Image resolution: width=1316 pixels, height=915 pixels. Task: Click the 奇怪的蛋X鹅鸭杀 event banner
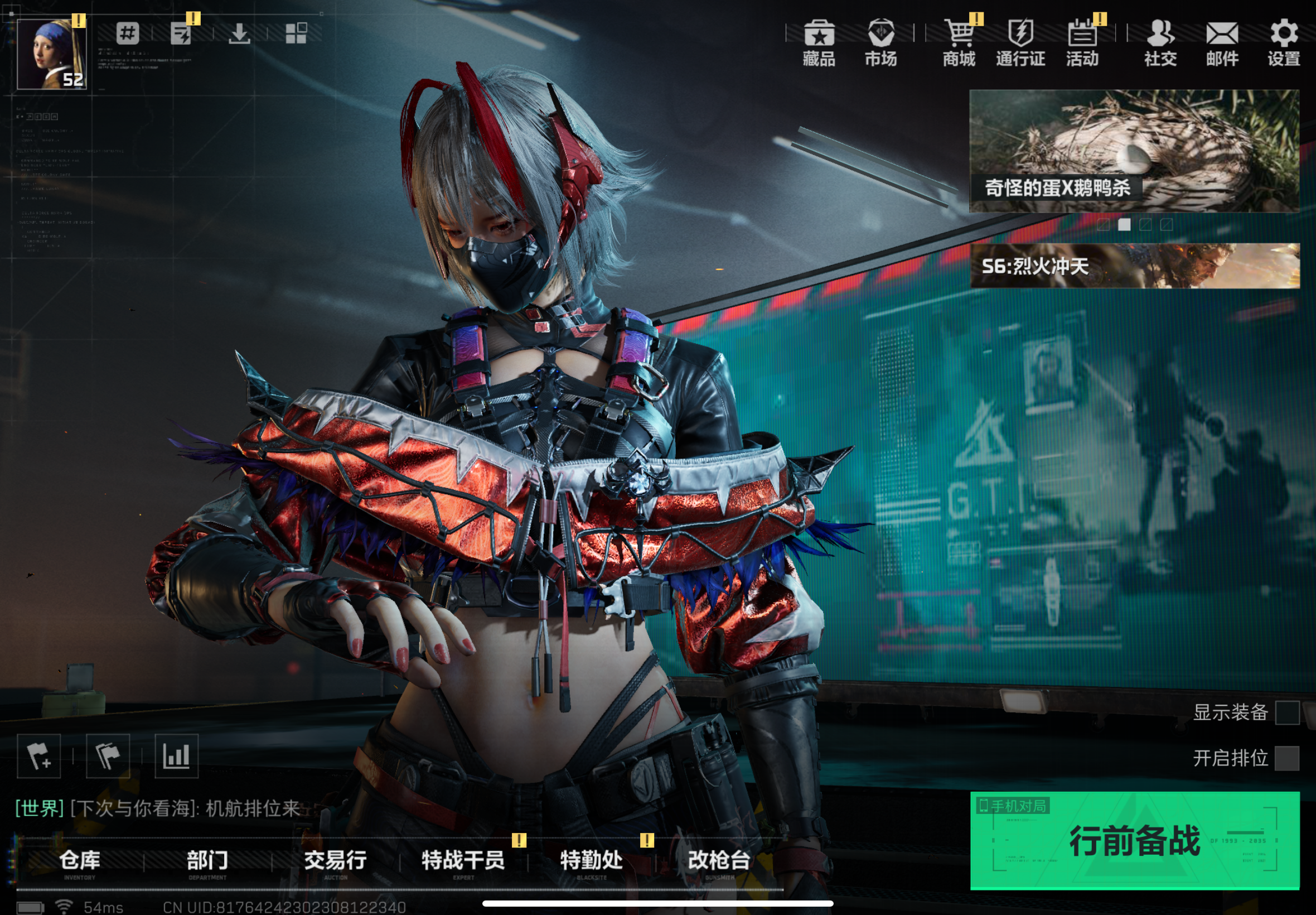pos(1134,151)
